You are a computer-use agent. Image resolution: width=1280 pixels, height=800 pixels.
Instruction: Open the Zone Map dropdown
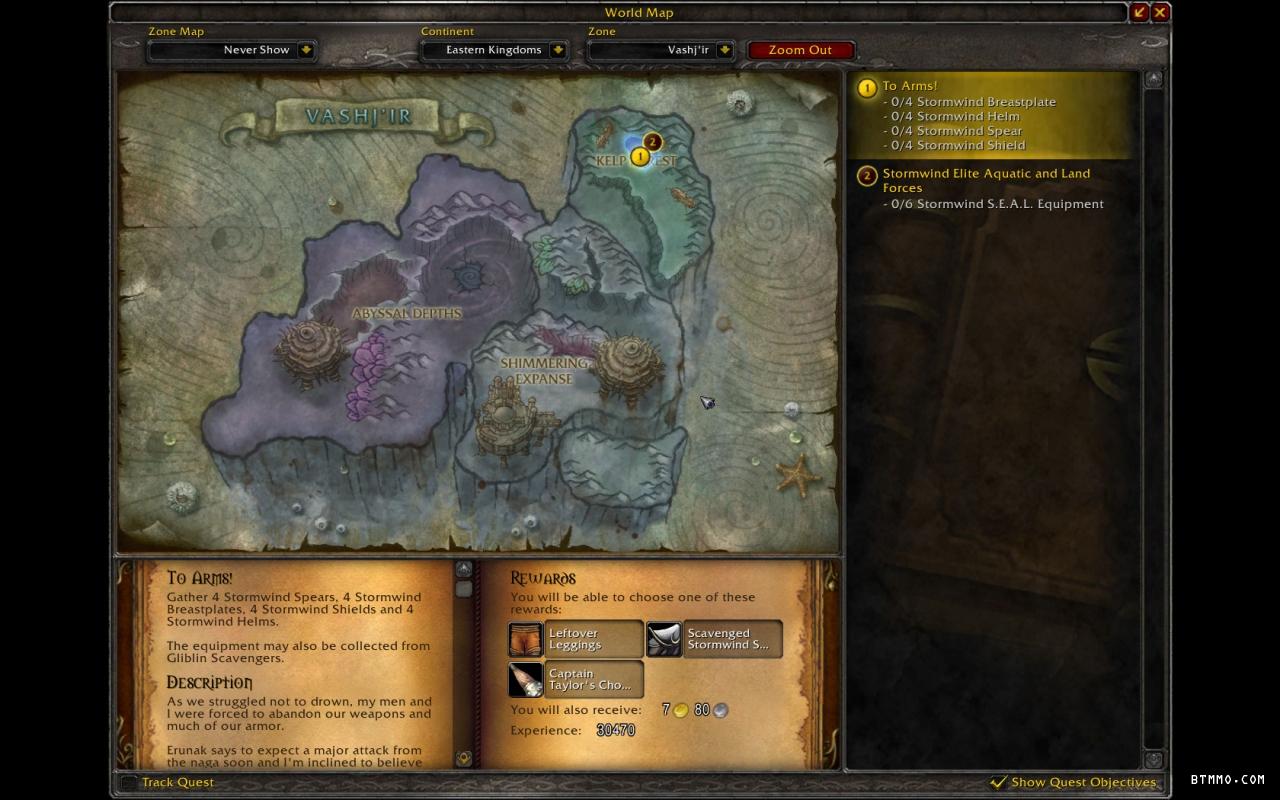coord(306,50)
